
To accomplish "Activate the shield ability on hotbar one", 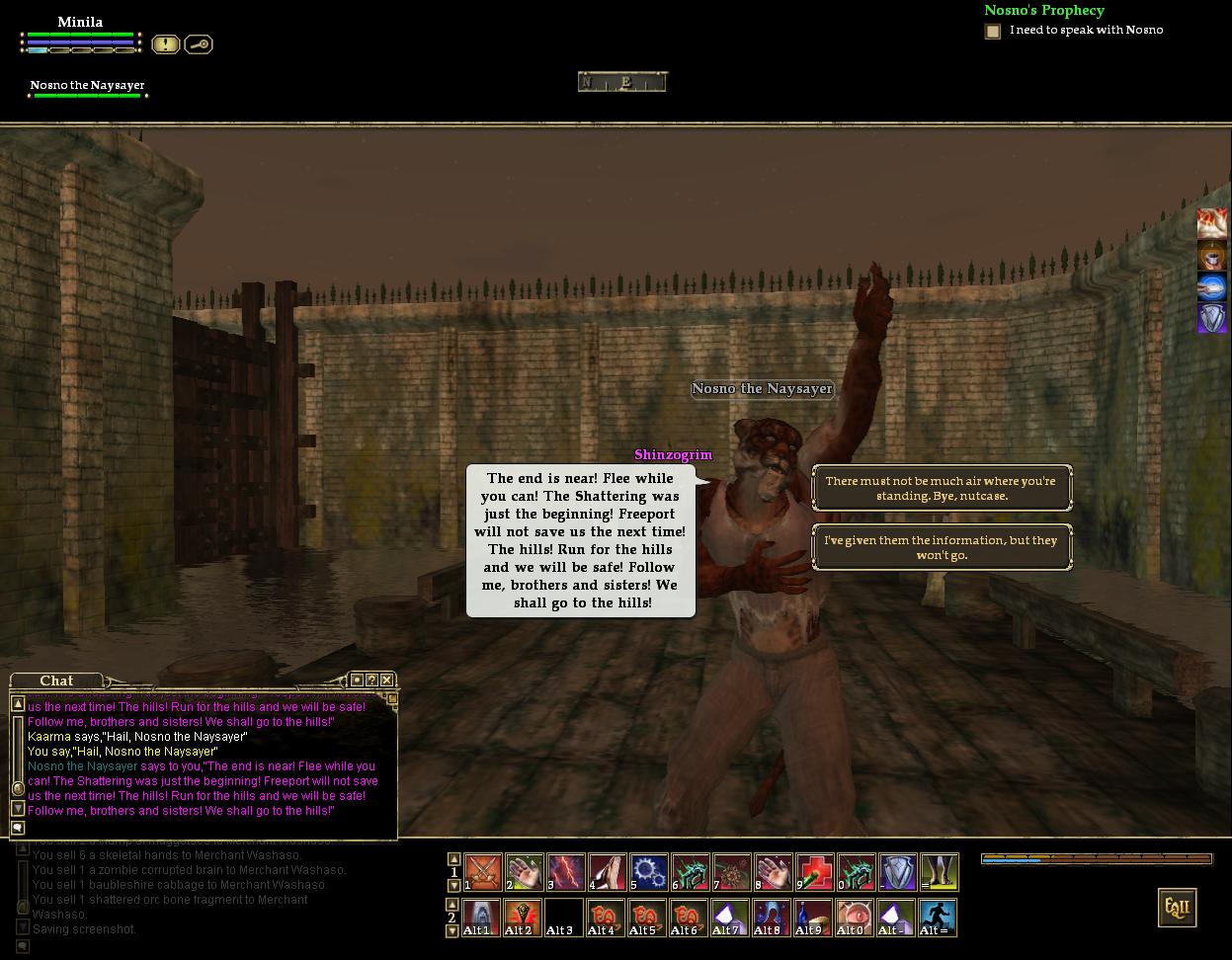I will [898, 872].
